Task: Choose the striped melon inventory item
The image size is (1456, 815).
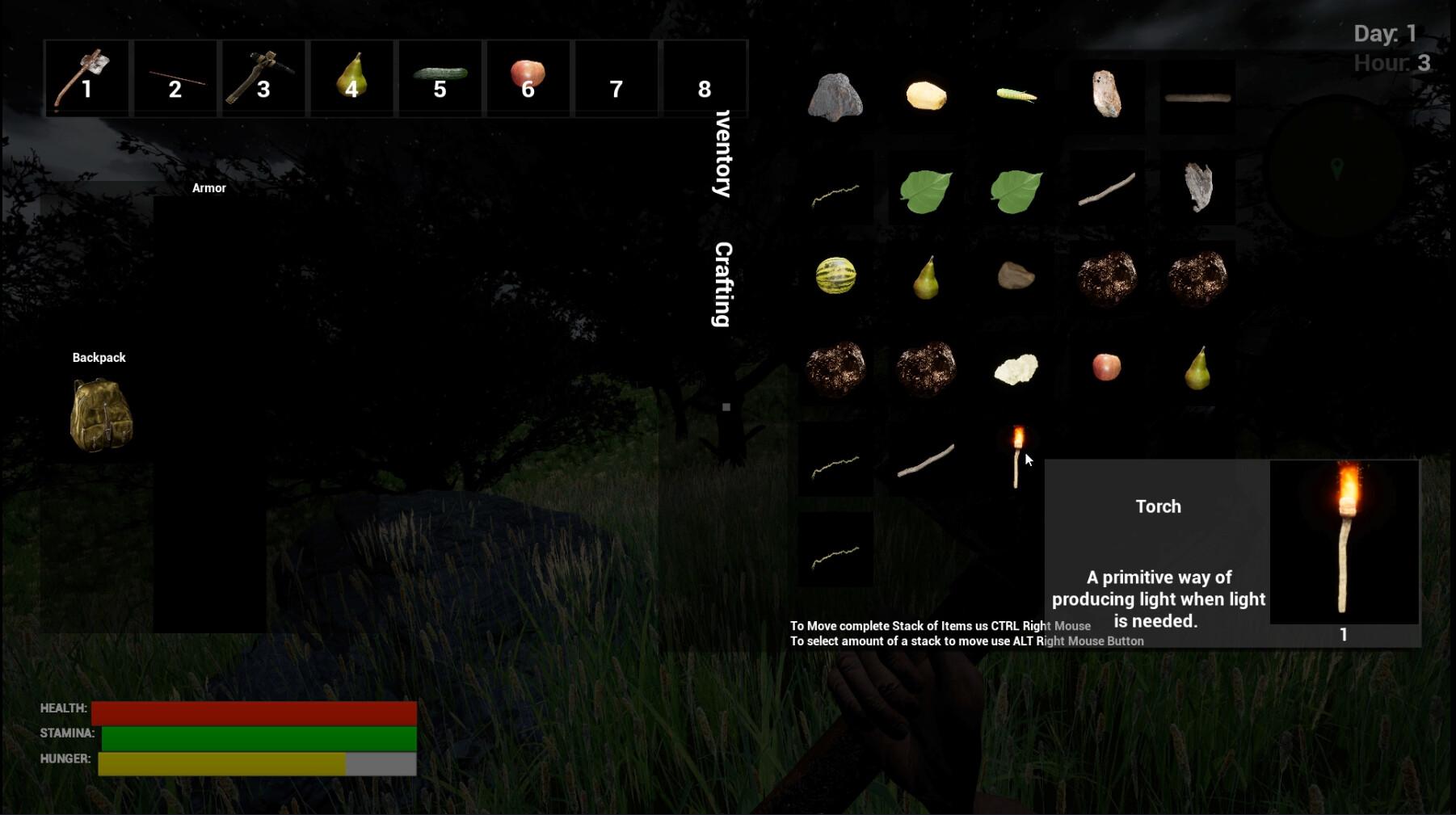Action: coord(835,275)
